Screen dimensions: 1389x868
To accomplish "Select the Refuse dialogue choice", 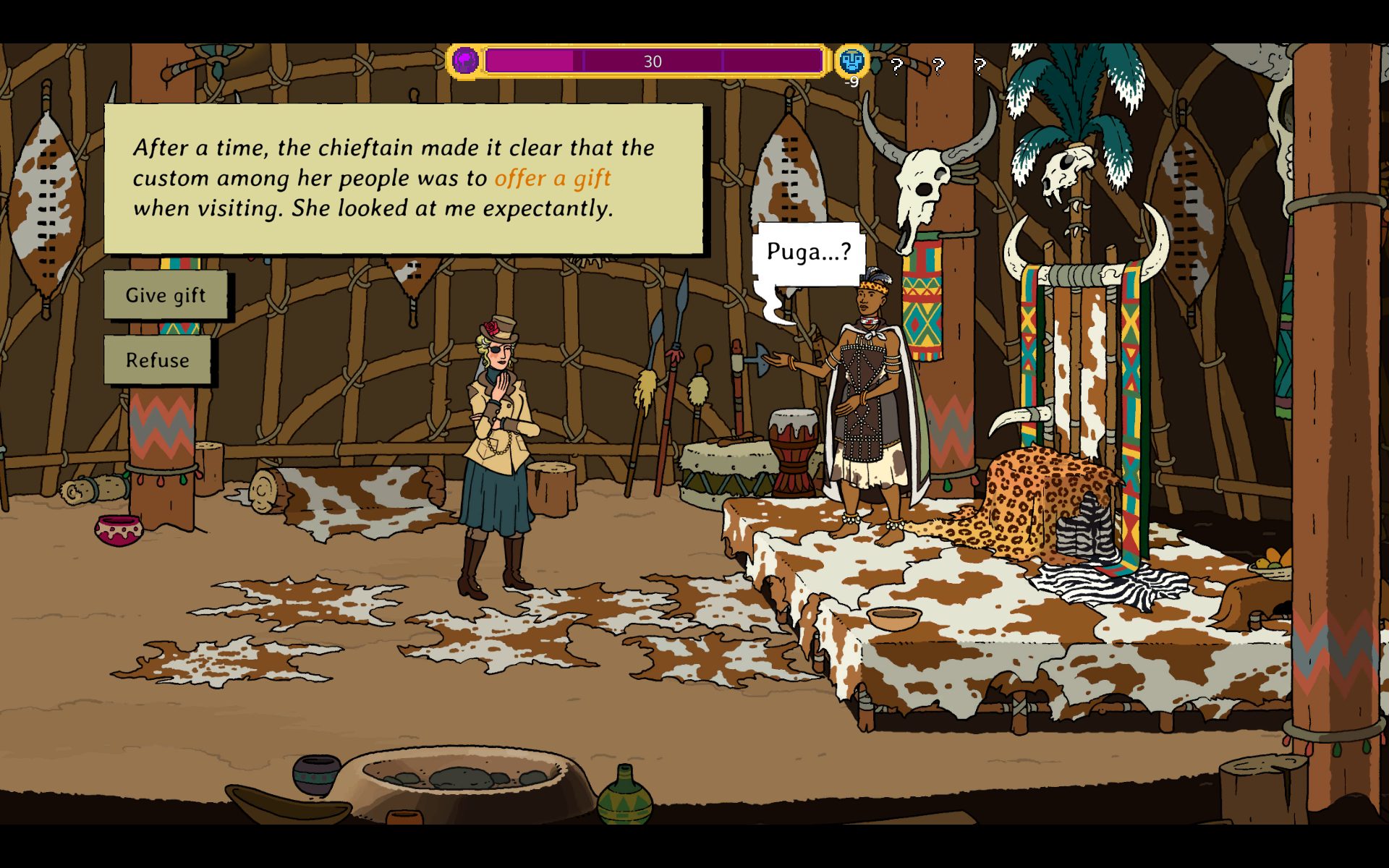I will tap(158, 359).
